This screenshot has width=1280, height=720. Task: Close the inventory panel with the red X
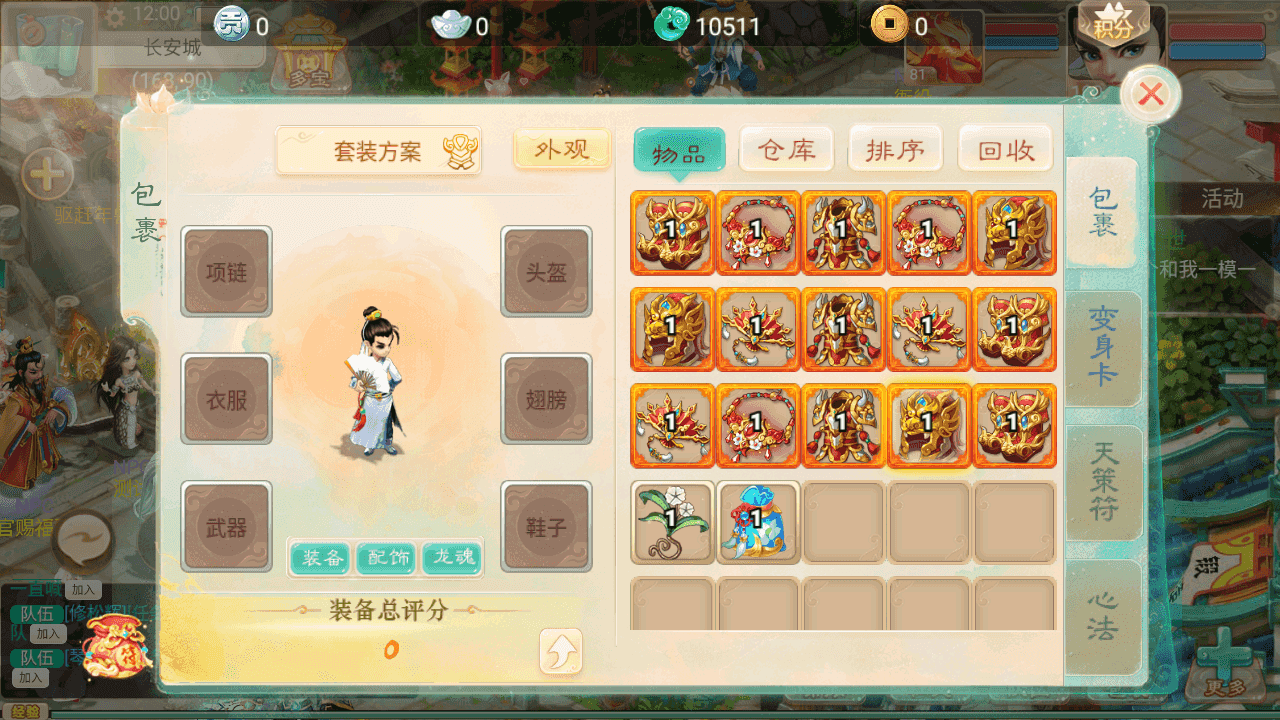pos(1151,95)
